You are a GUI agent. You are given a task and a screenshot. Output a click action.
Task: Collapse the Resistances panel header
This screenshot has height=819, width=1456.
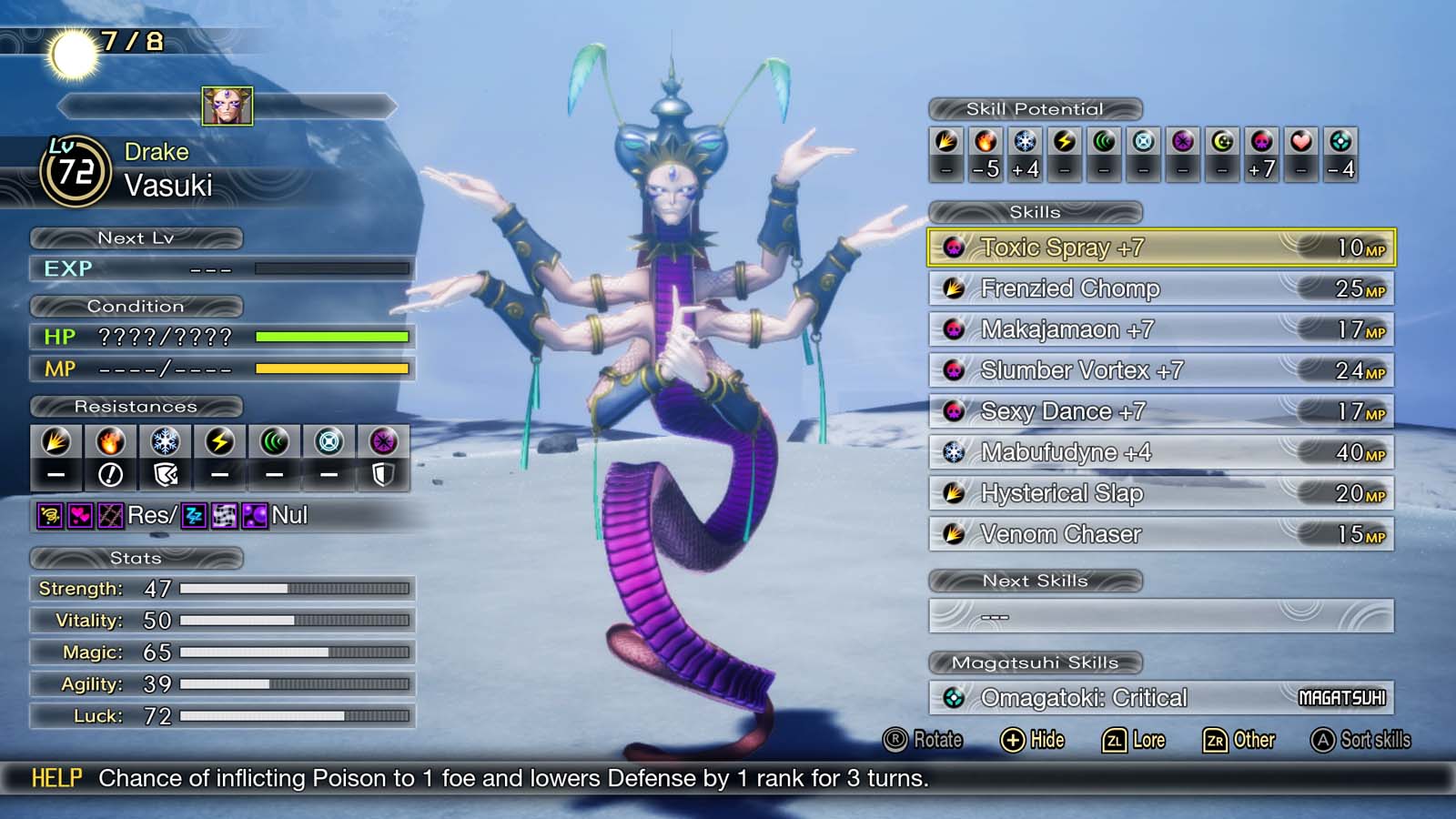tap(136, 407)
